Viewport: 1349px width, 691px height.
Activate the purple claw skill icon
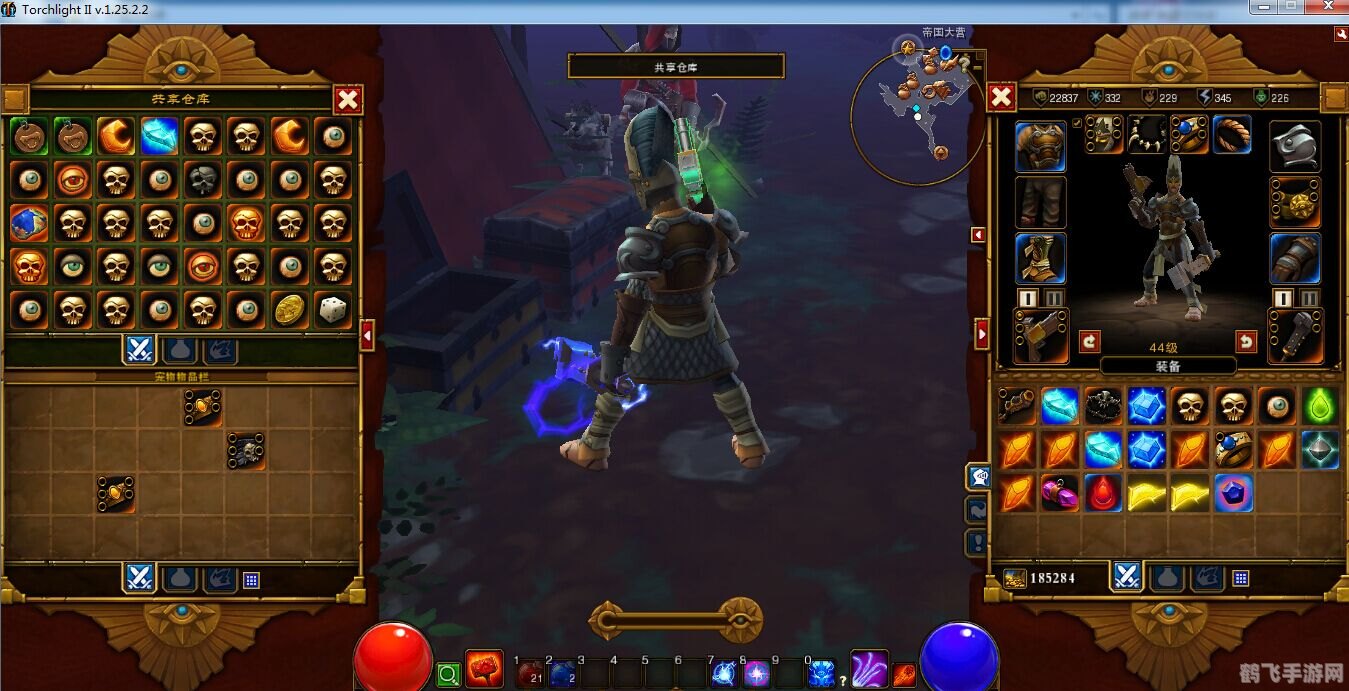[868, 669]
